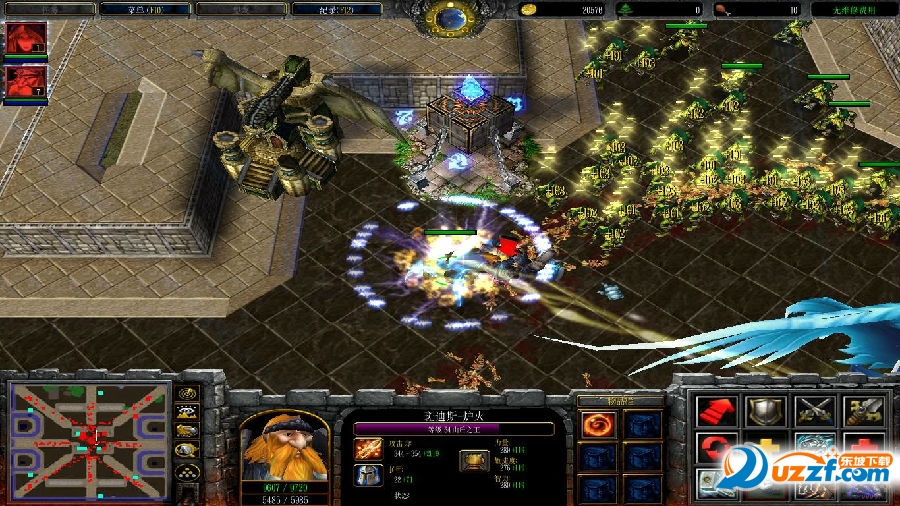Select the red arrow command icon
Image resolution: width=900 pixels, height=506 pixels.
pyautogui.click(x=716, y=411)
